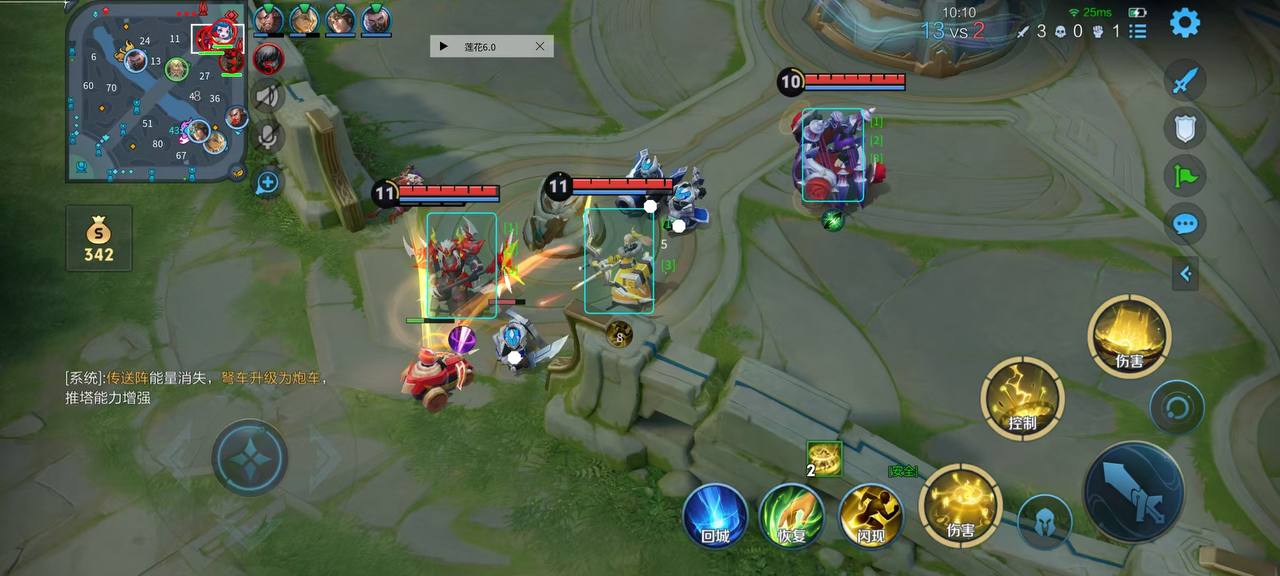The width and height of the screenshot is (1280, 576).
Task: Activate the 控制 skill
Action: point(1022,399)
